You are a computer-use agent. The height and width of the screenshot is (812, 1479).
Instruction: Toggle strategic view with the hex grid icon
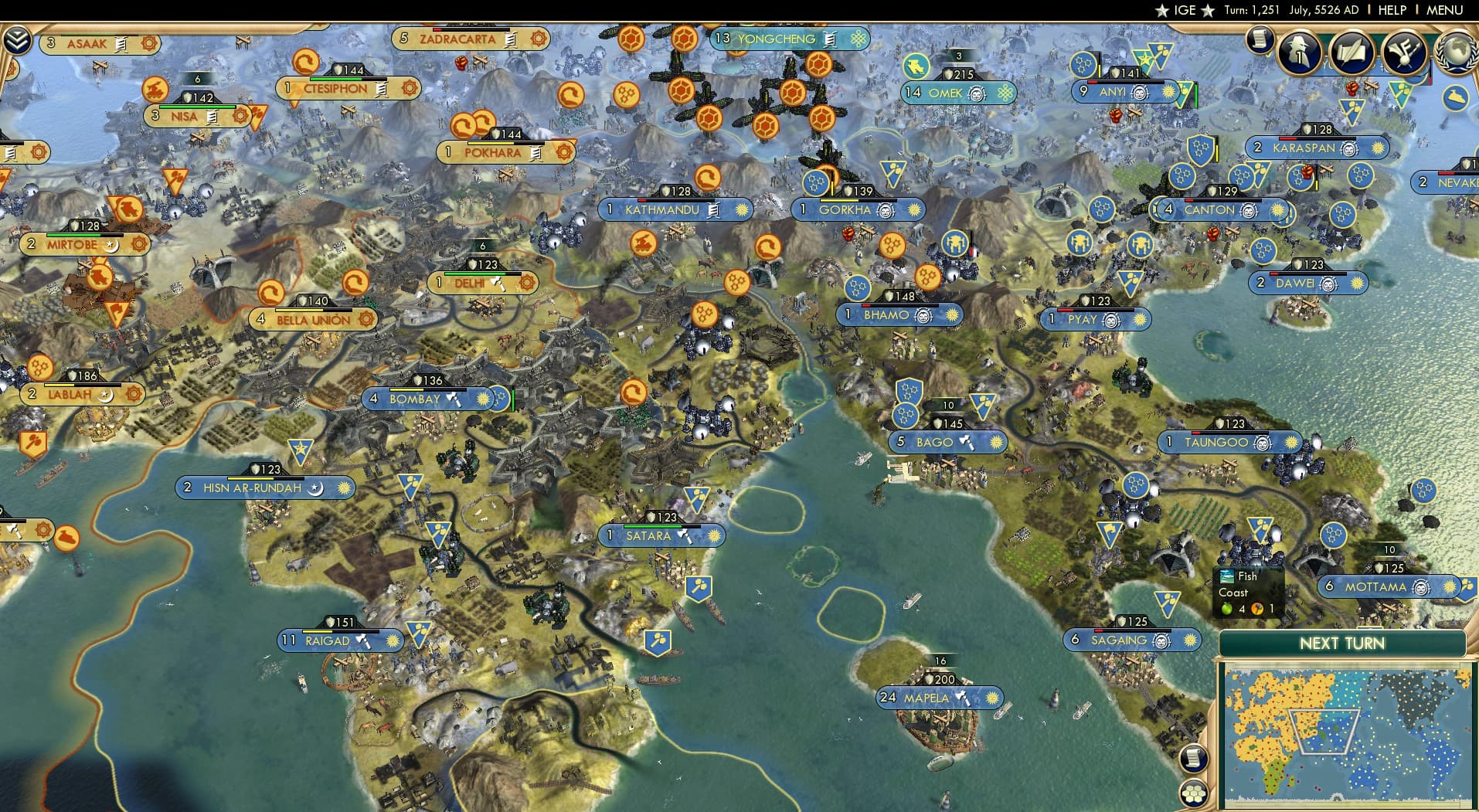pos(1194,794)
